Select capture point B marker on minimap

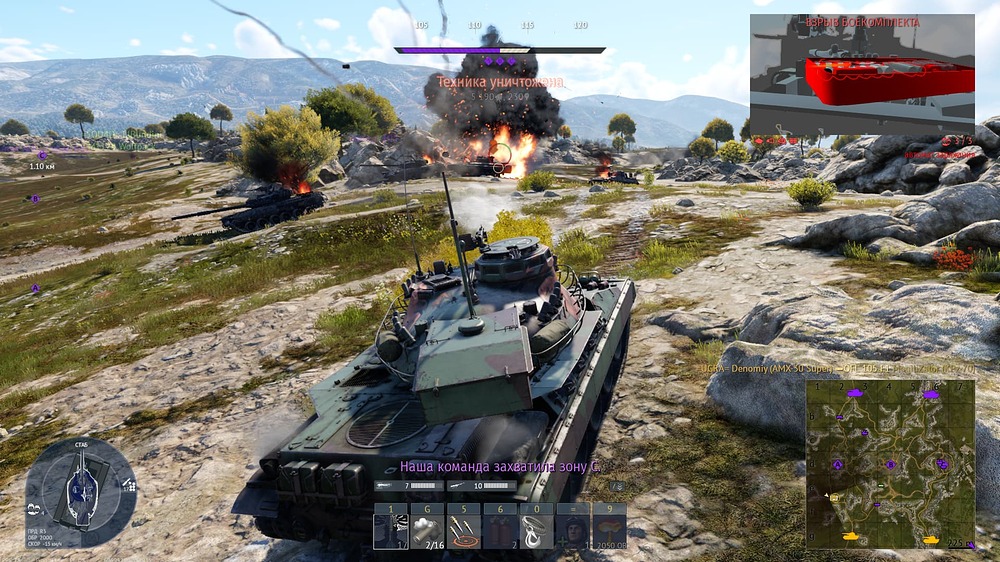[890, 464]
